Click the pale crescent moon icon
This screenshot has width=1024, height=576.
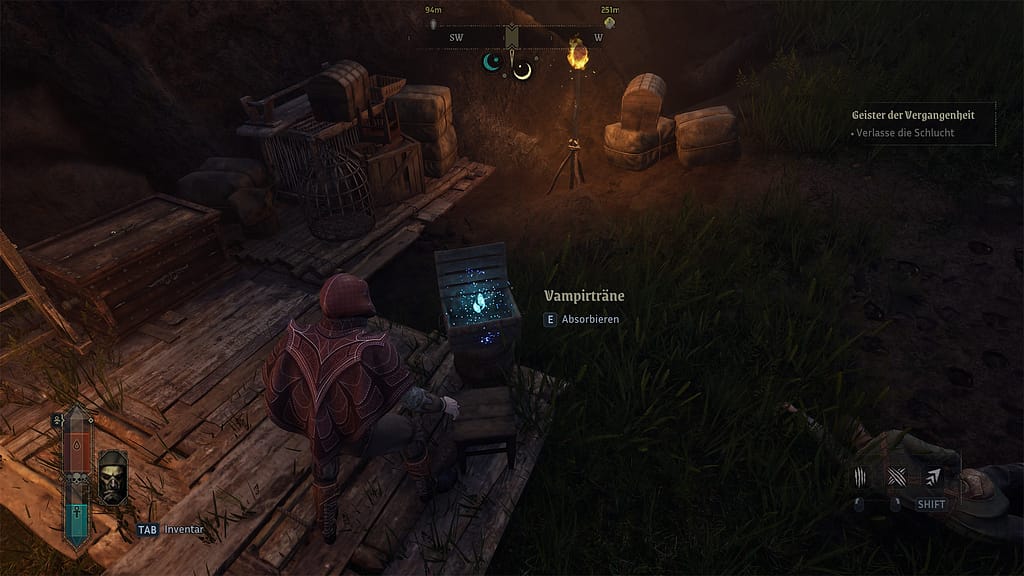(522, 69)
